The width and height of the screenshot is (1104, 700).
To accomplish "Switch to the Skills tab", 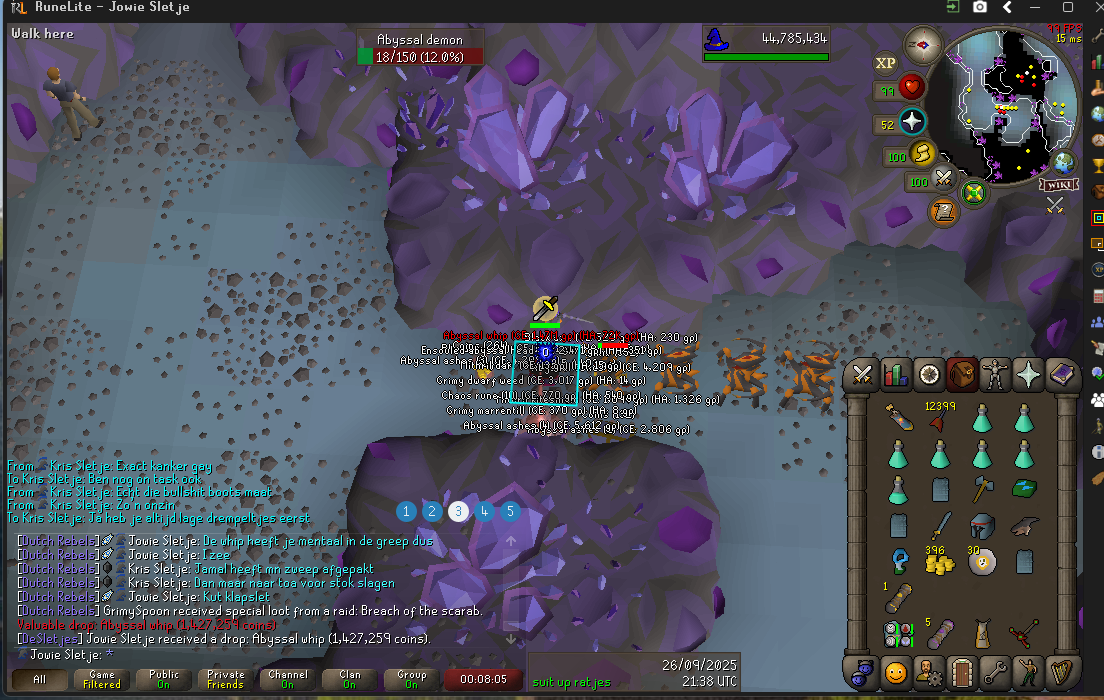I will [x=895, y=374].
